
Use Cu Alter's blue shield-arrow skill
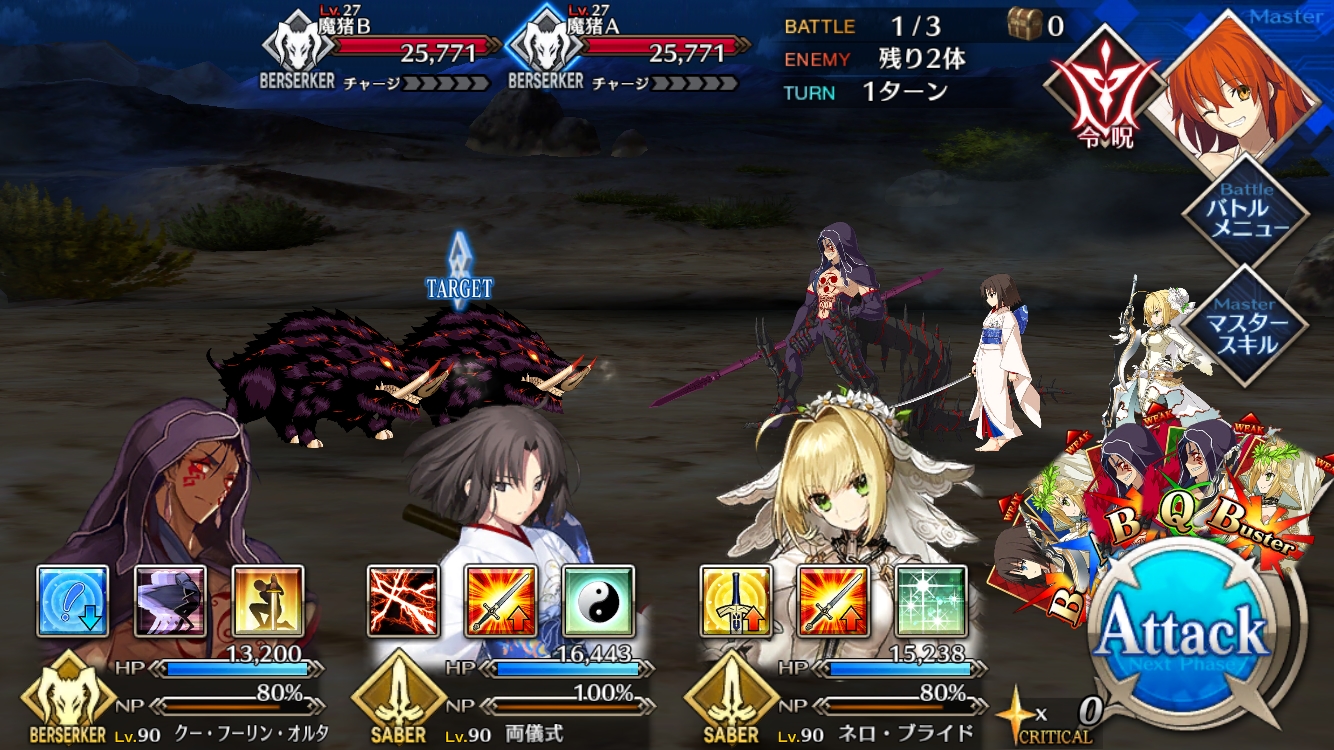(73, 601)
